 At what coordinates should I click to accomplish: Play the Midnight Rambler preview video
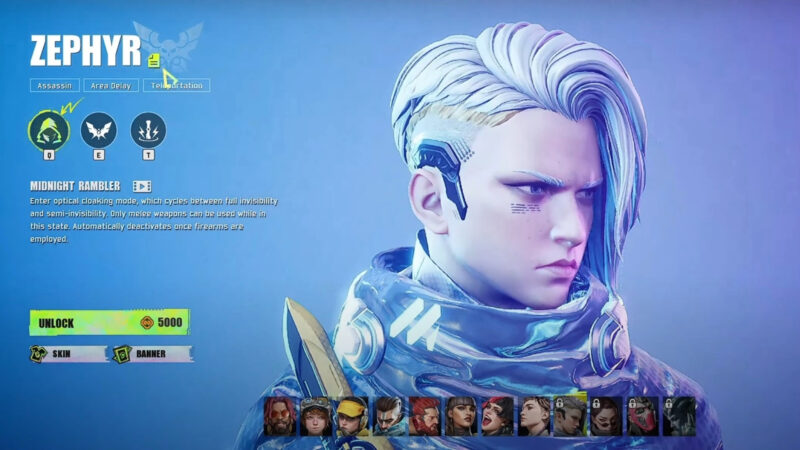point(142,186)
